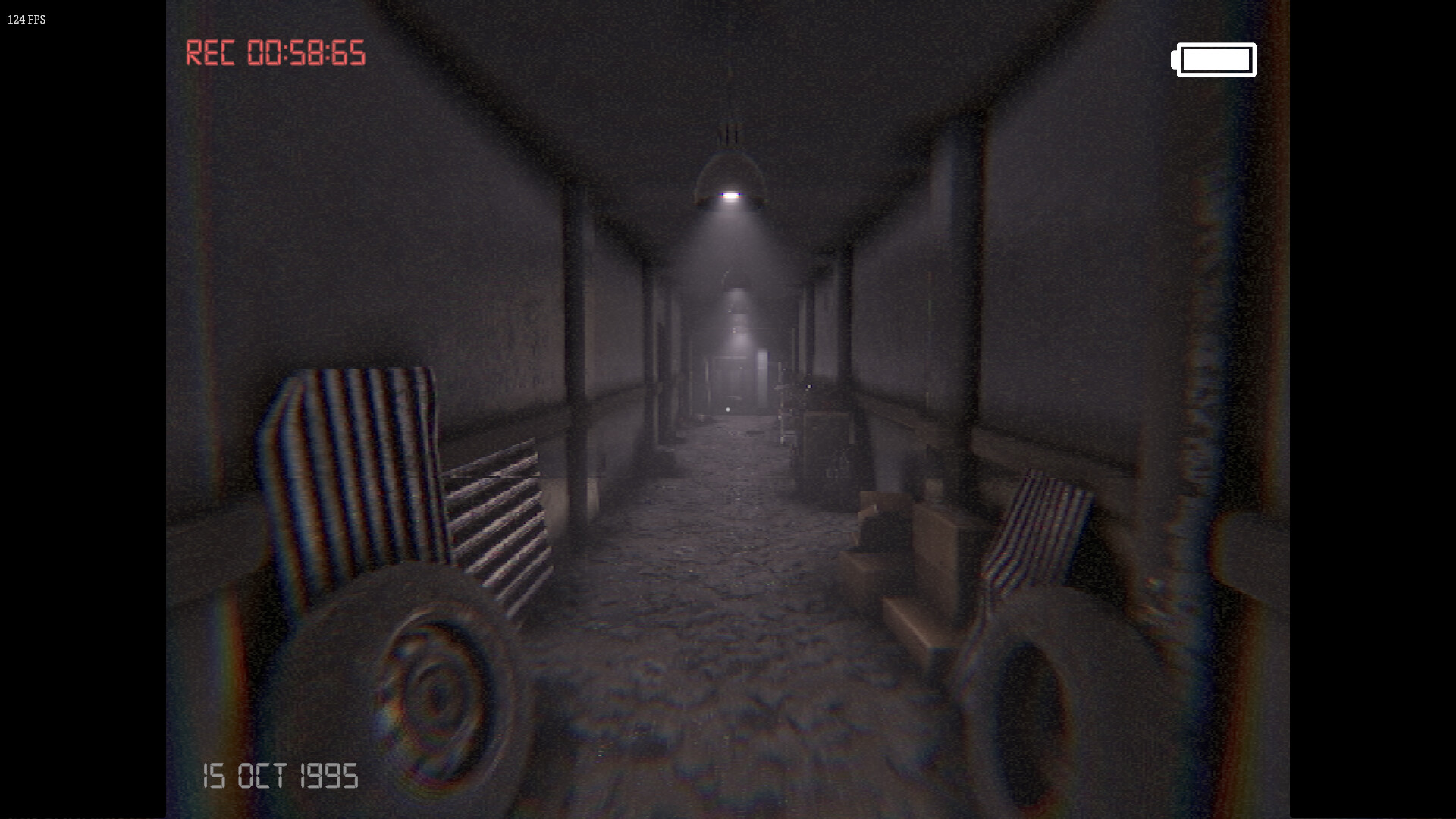Click the 15 OCT 1995 date stamp

281,777
